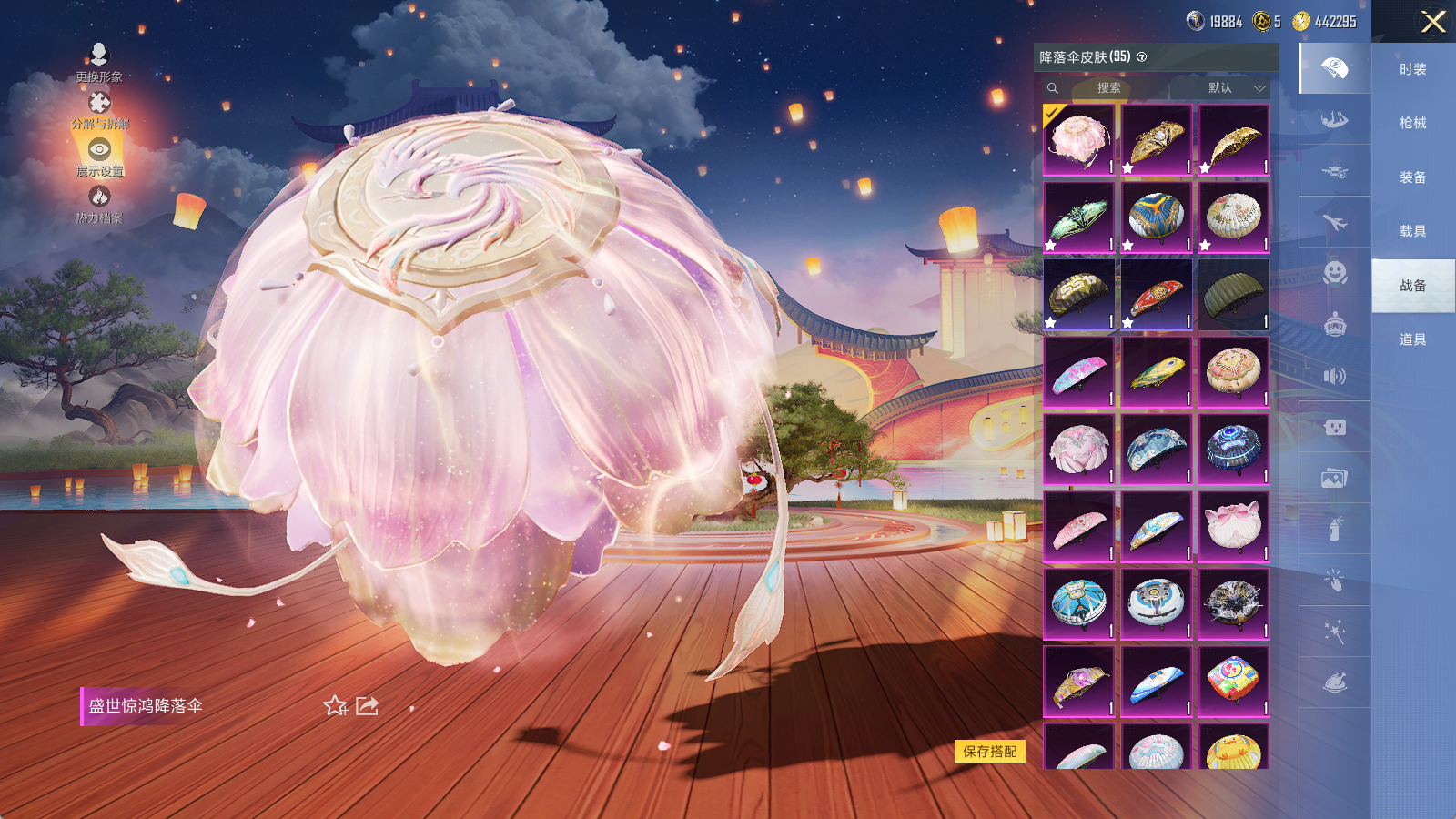Favorite the parachute with the star icon

(335, 706)
